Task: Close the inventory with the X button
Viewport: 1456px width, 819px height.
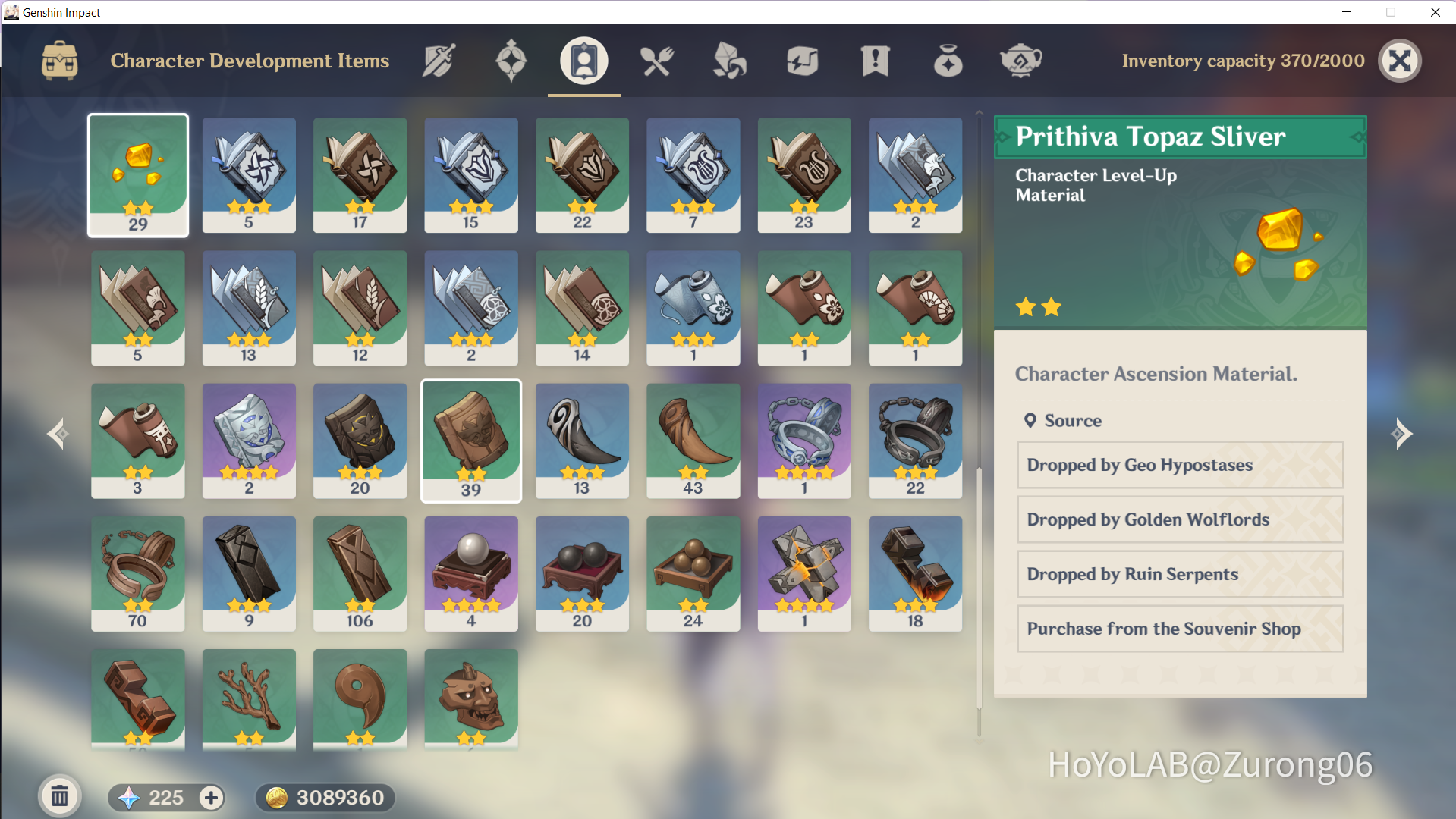Action: tap(1400, 61)
